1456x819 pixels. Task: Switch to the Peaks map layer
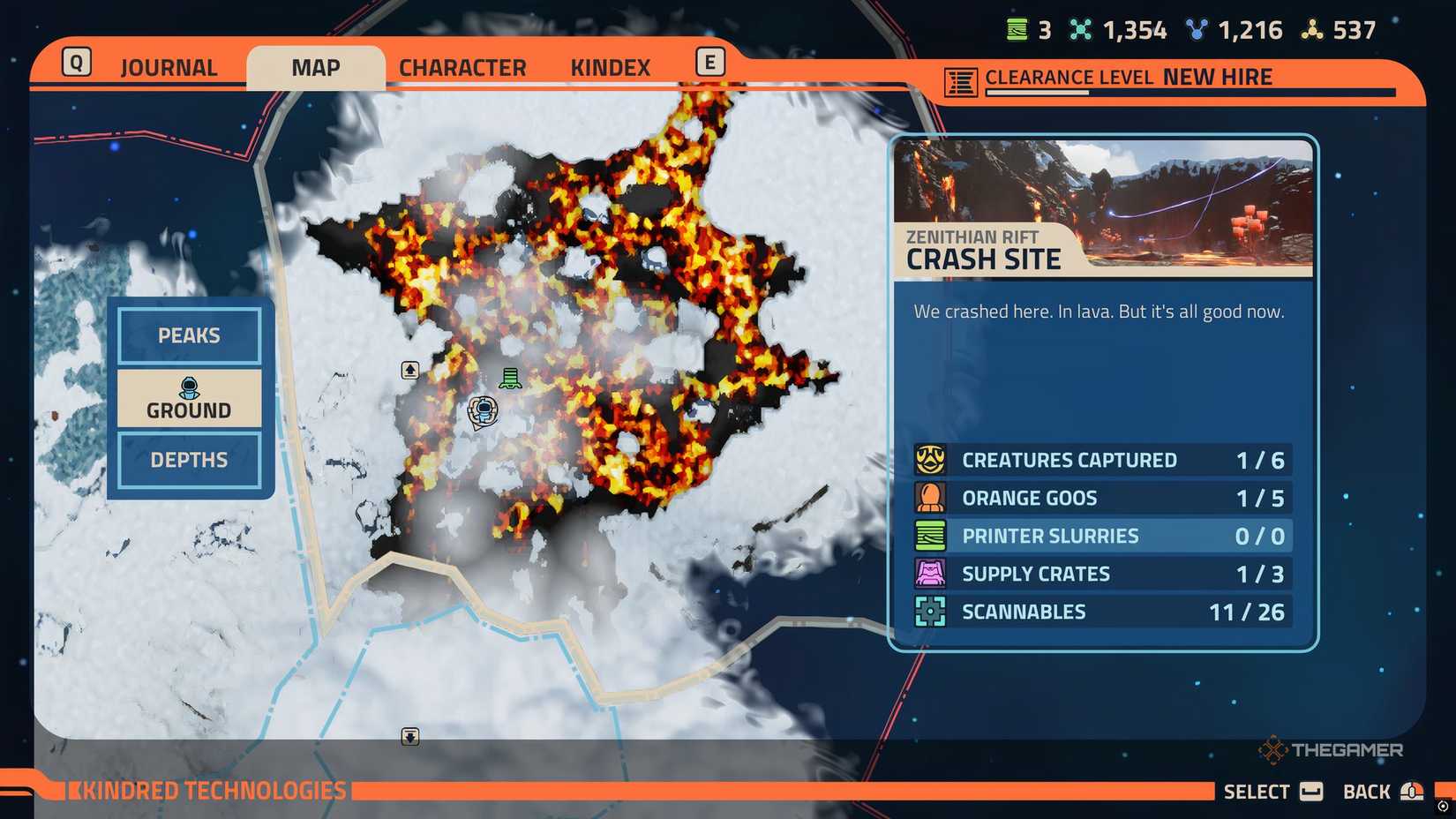188,335
